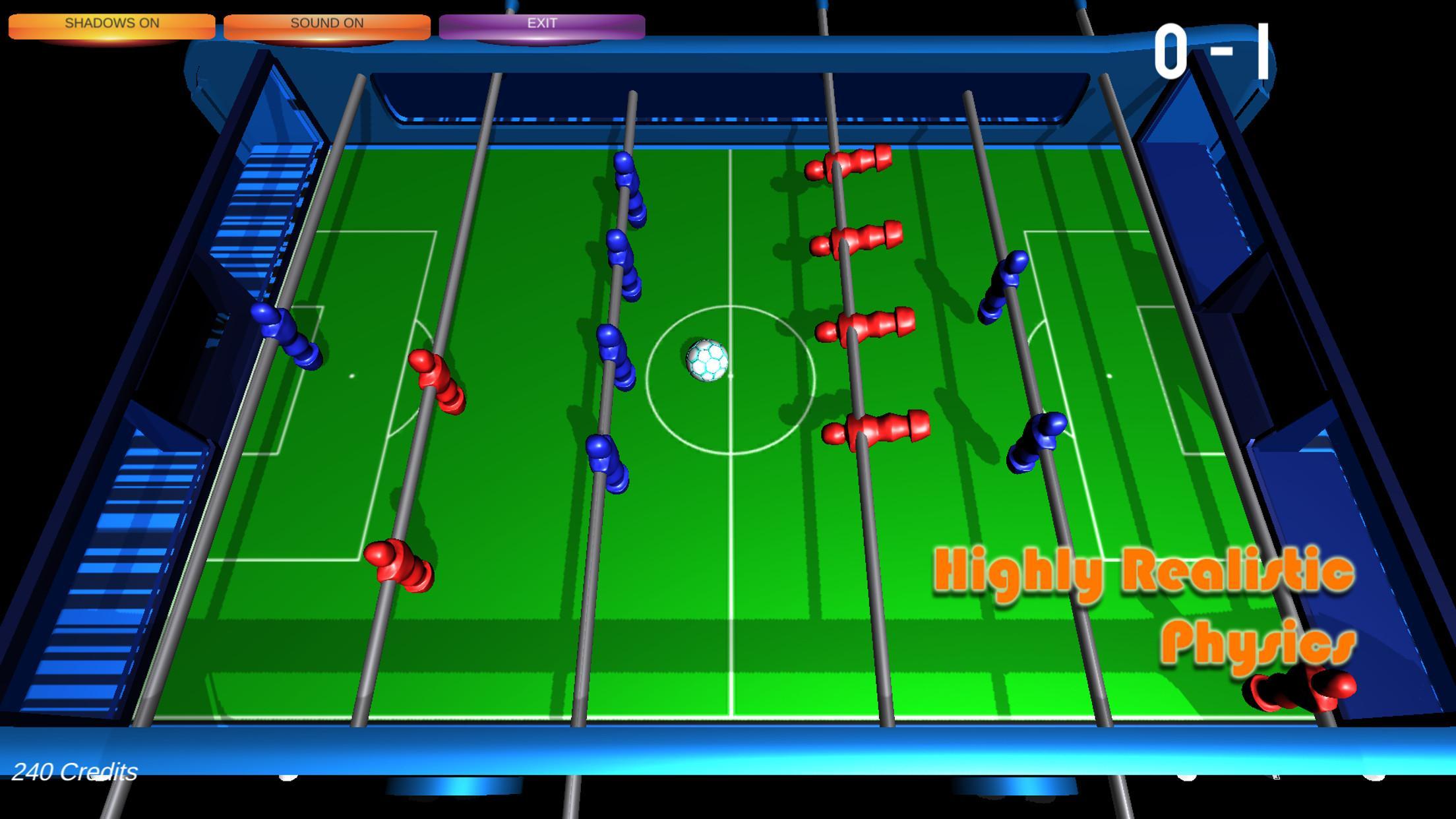
Task: Disable shadows using the orange toggle button
Action: (x=111, y=22)
